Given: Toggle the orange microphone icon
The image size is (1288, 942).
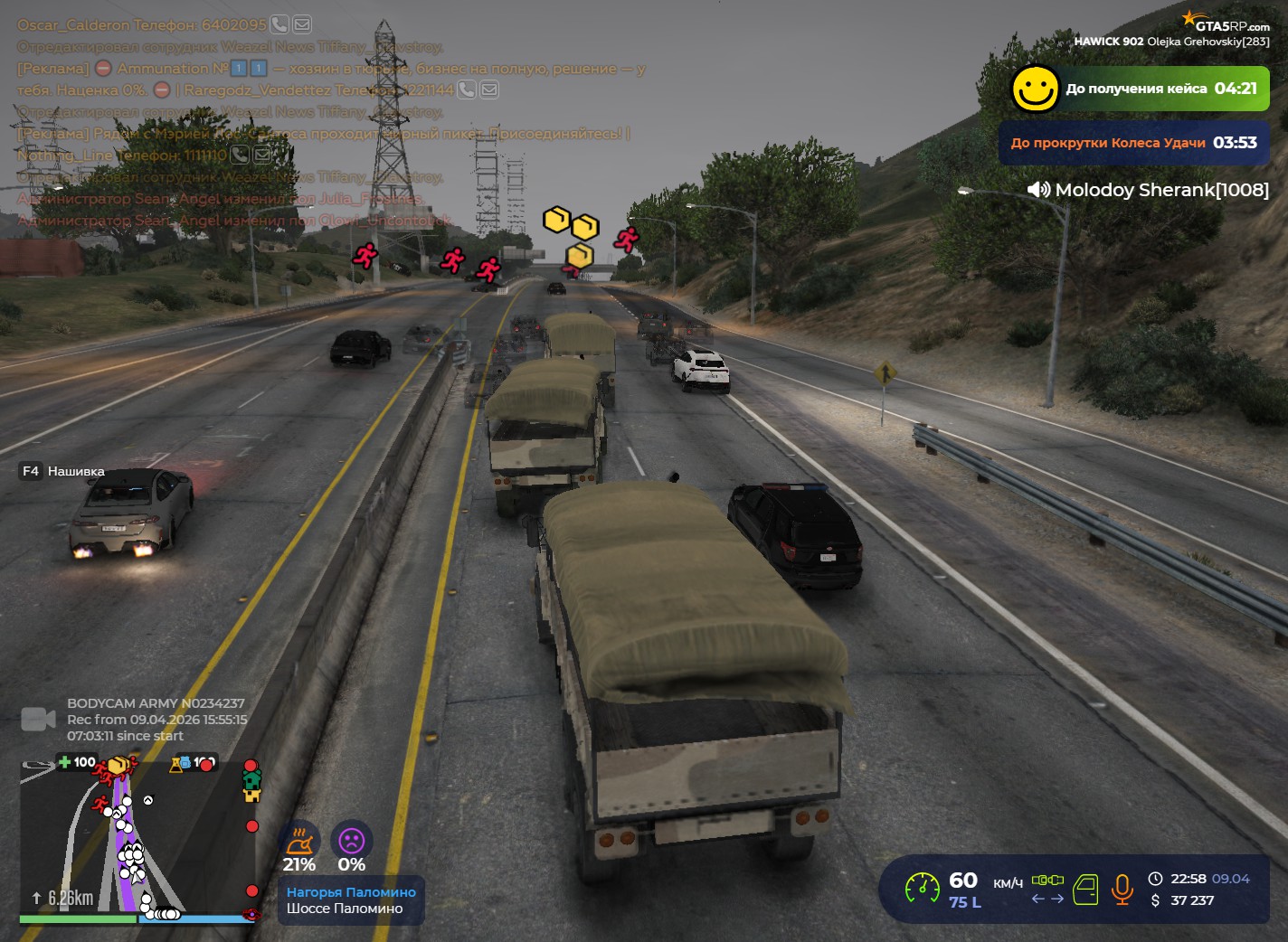Looking at the screenshot, I should 1122,890.
